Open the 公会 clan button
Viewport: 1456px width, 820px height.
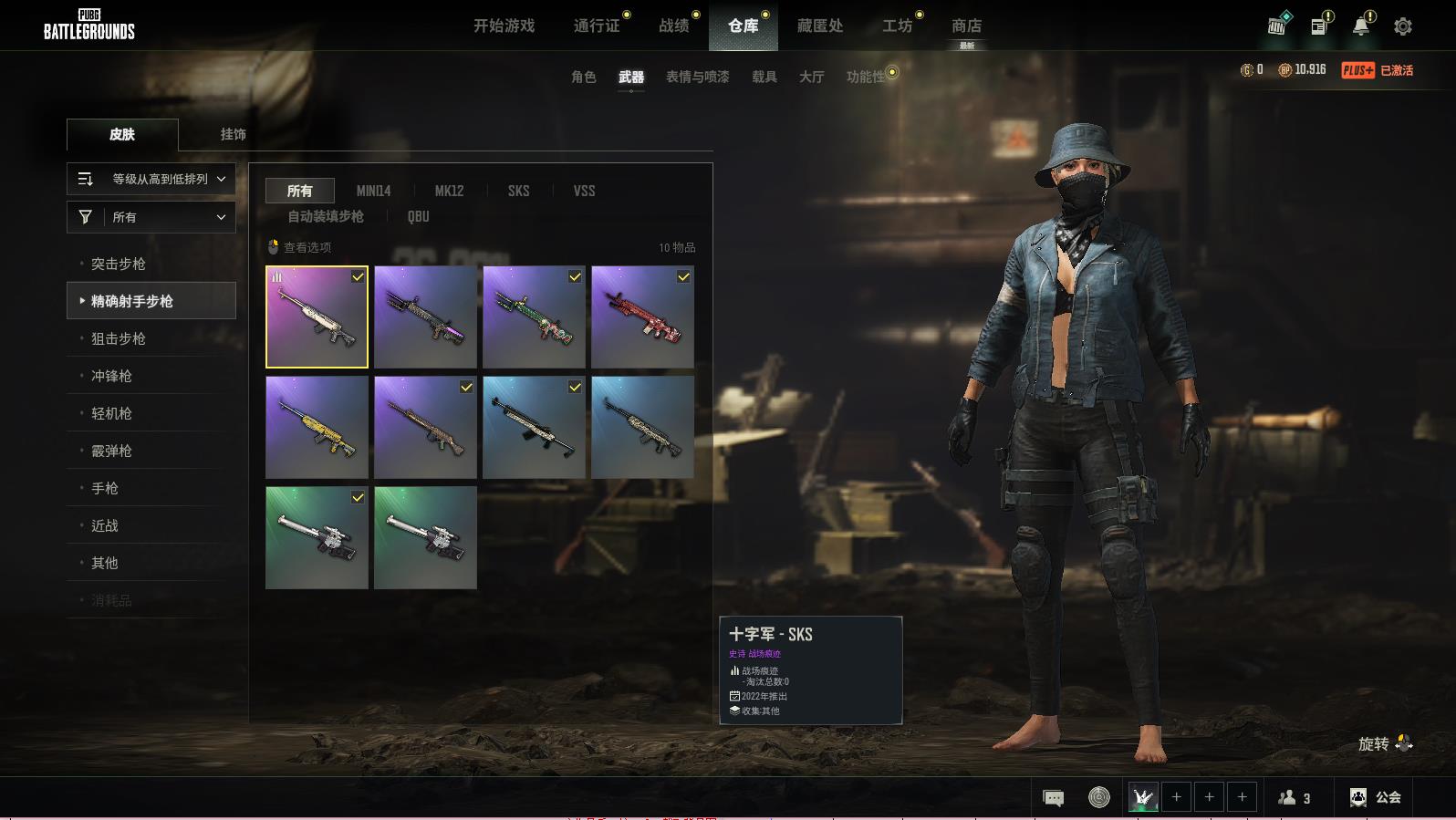1376,797
